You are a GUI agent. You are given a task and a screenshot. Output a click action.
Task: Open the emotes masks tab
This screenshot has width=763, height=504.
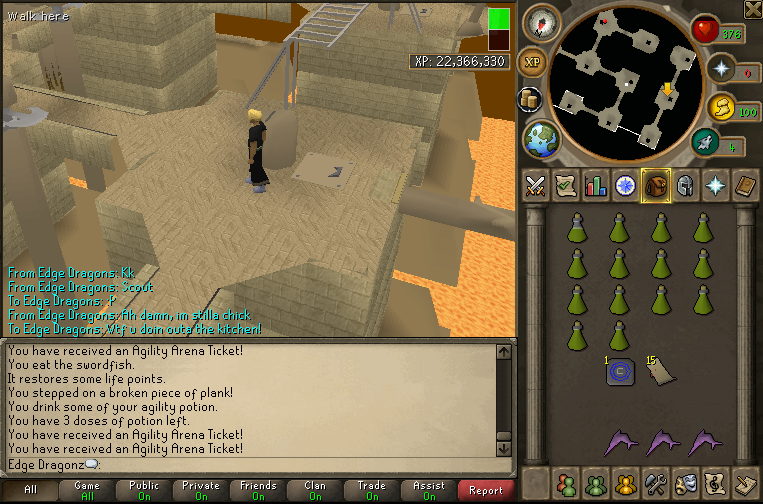coord(686,484)
